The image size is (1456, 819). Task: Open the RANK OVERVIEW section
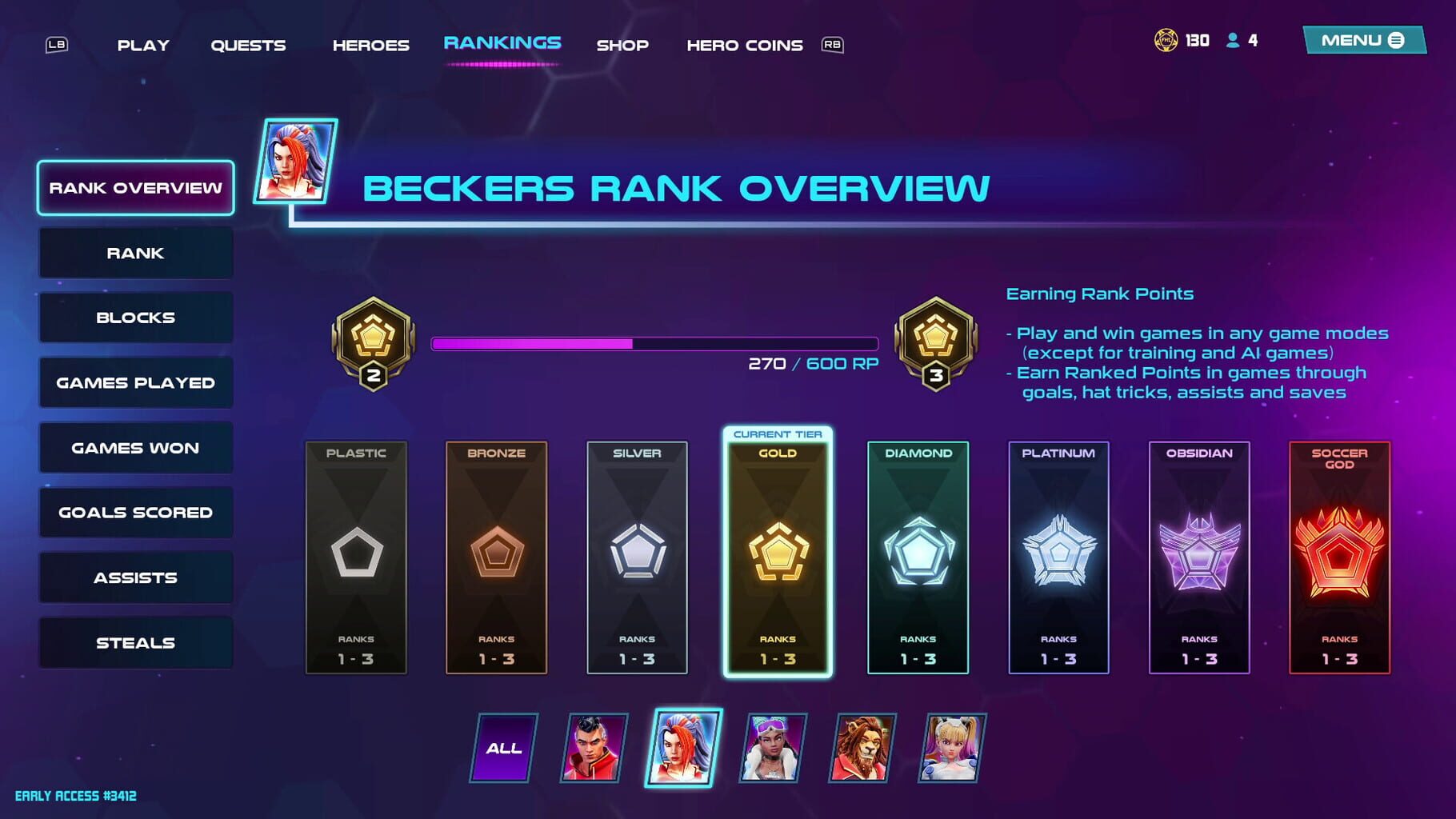coord(134,188)
